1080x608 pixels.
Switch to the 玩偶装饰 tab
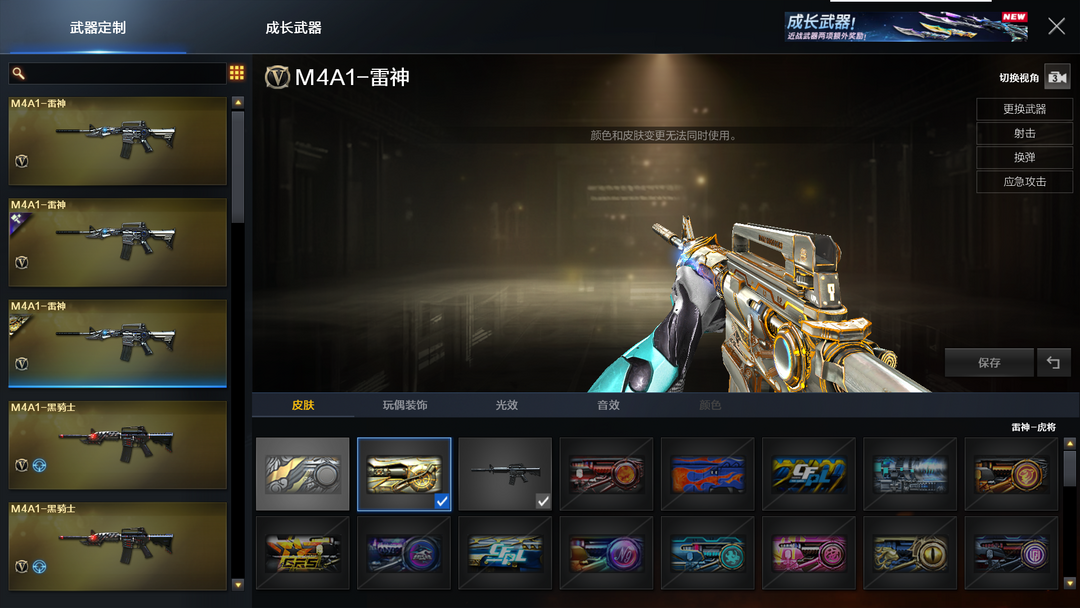pyautogui.click(x=405, y=405)
